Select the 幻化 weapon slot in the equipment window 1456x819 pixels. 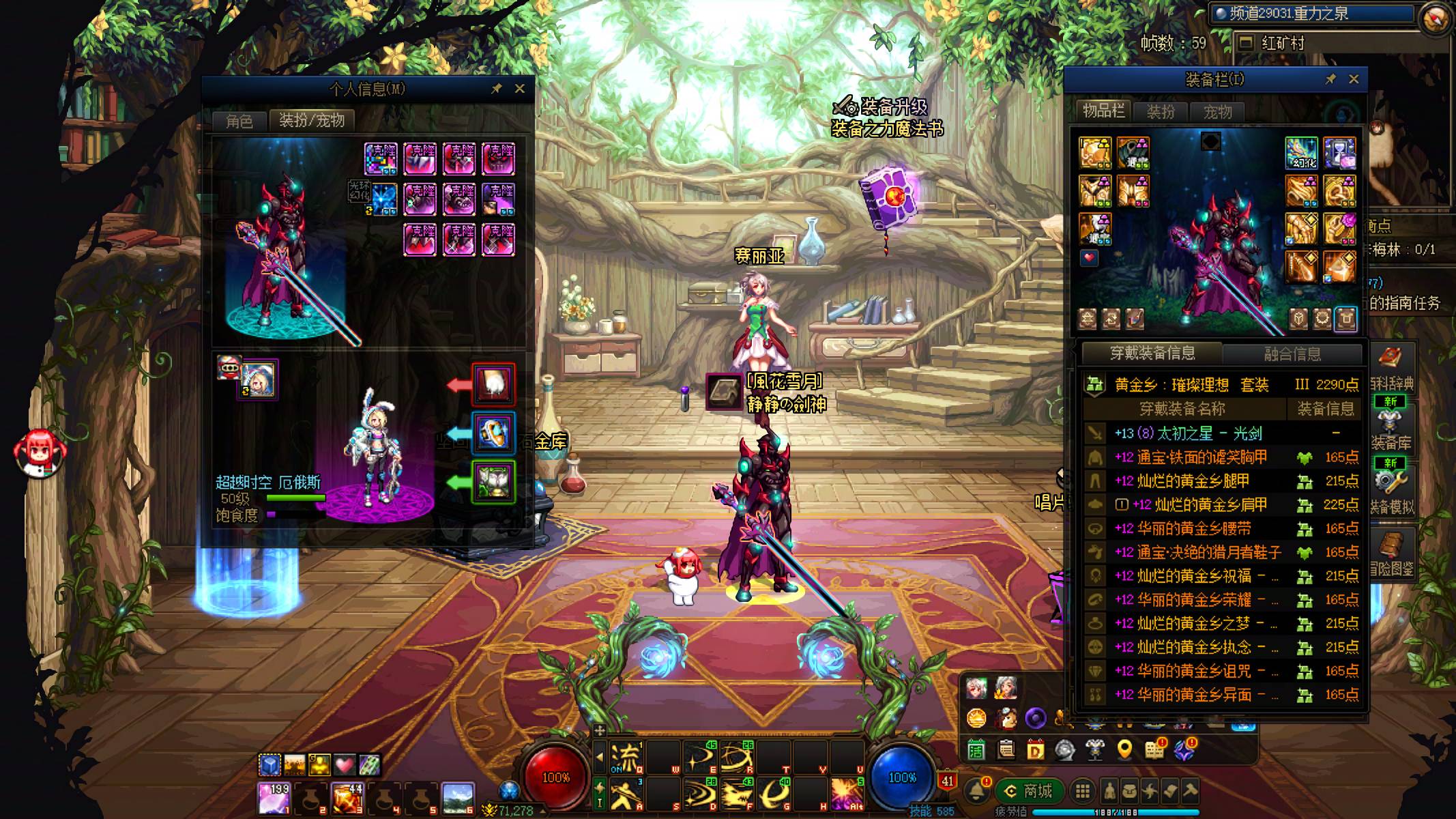1301,153
